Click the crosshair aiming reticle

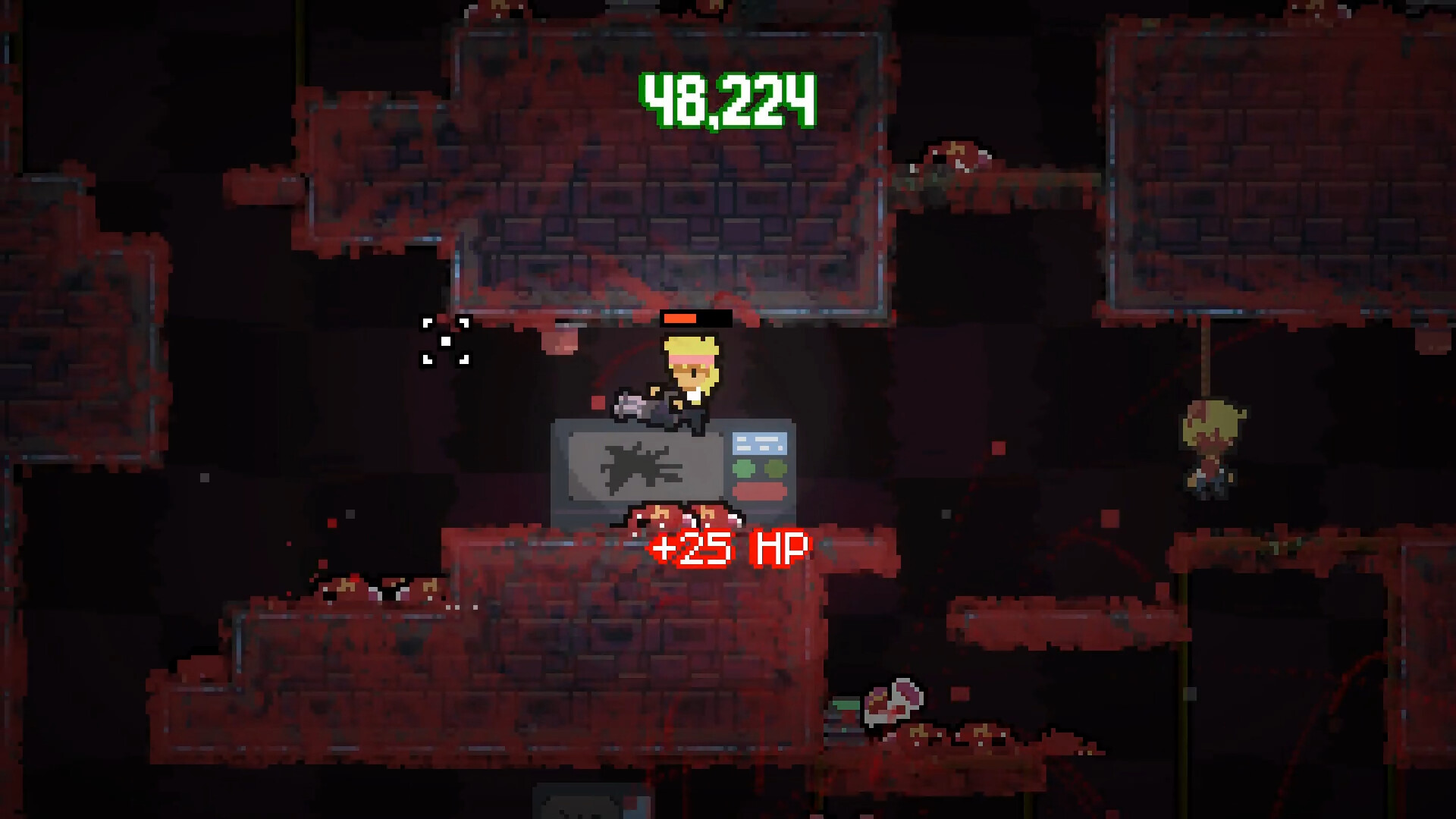pos(444,341)
